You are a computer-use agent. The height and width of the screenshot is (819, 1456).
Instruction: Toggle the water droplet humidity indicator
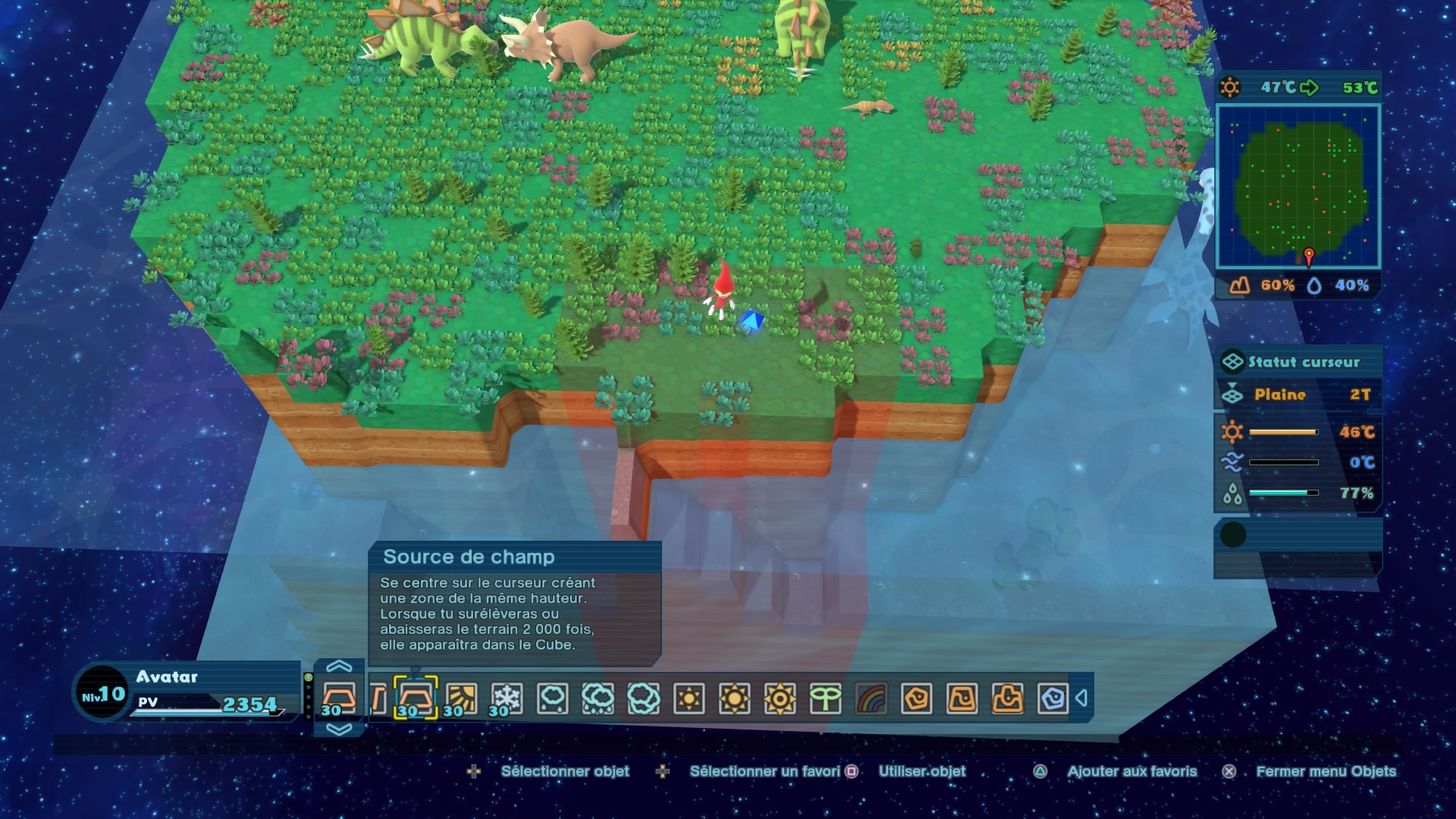coord(1233,493)
